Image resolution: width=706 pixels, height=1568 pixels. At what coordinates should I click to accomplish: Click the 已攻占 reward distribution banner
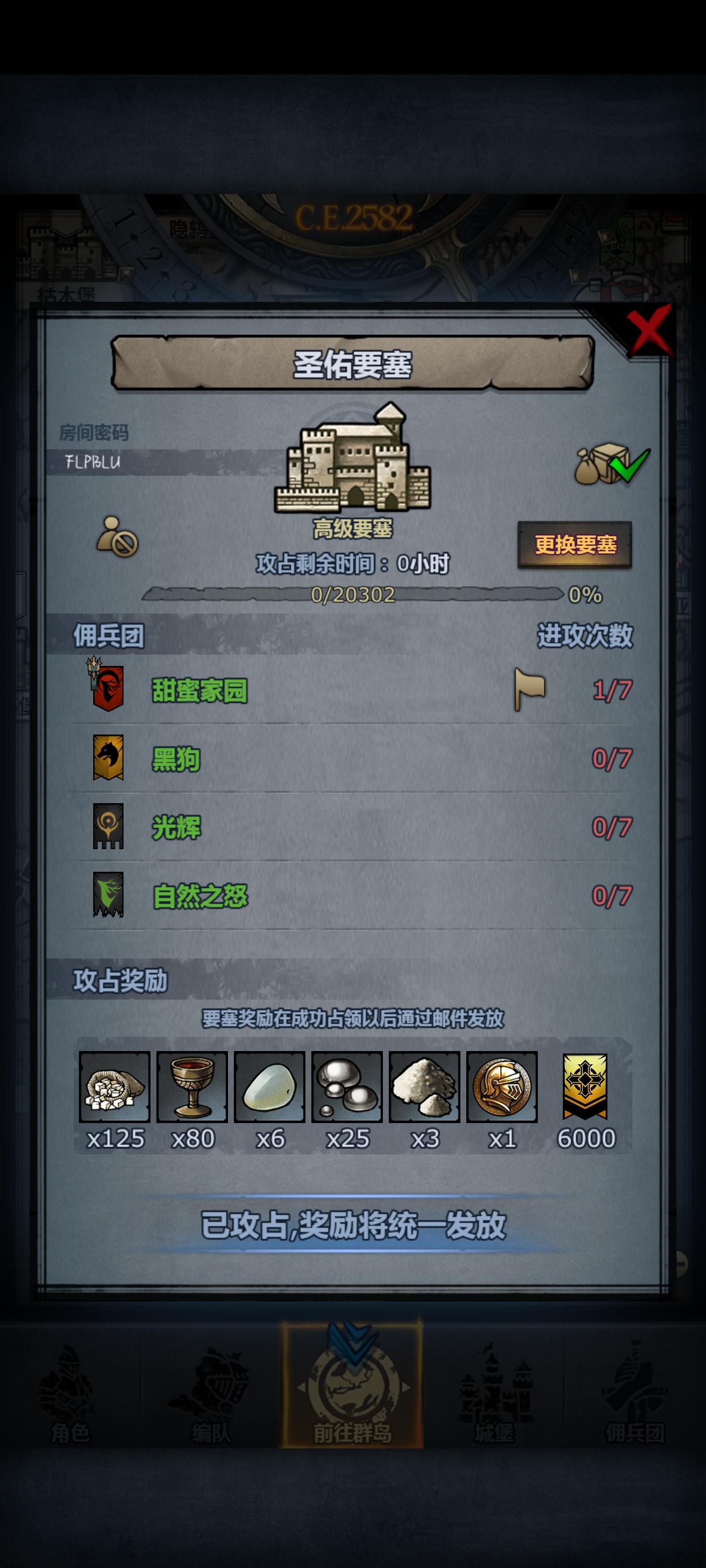353,1225
